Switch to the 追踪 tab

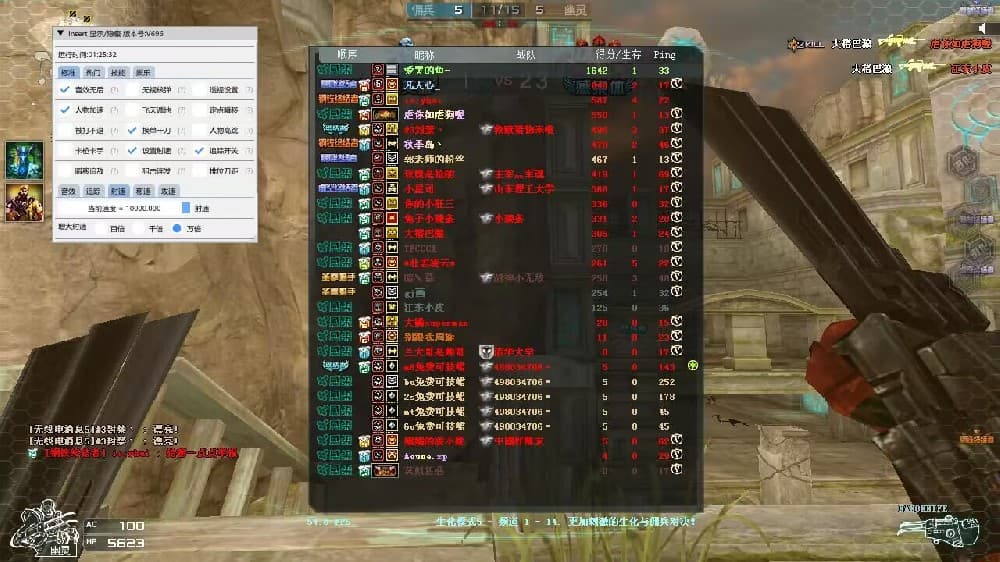[92, 190]
